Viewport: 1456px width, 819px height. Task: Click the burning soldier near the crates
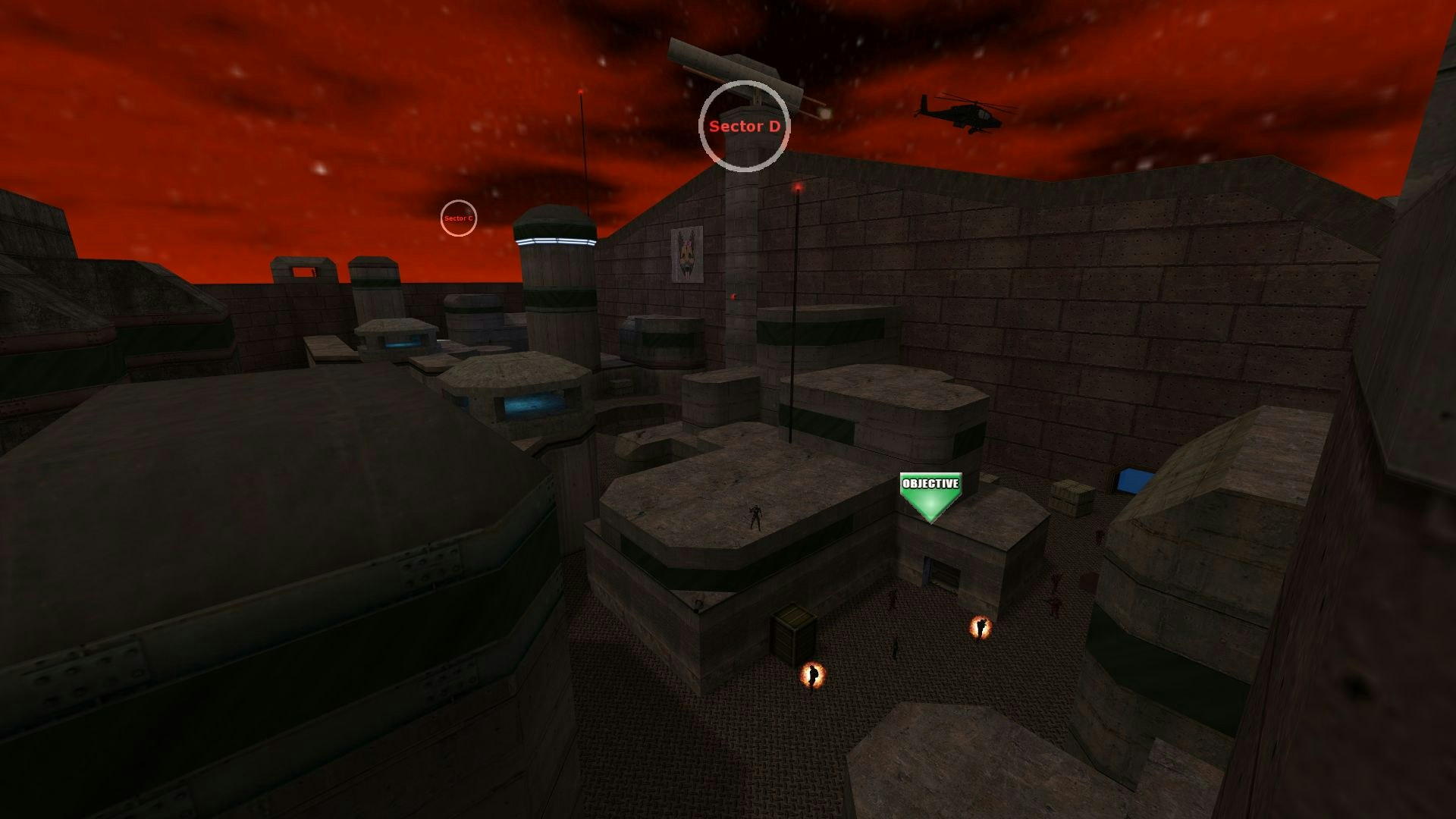pos(813,675)
